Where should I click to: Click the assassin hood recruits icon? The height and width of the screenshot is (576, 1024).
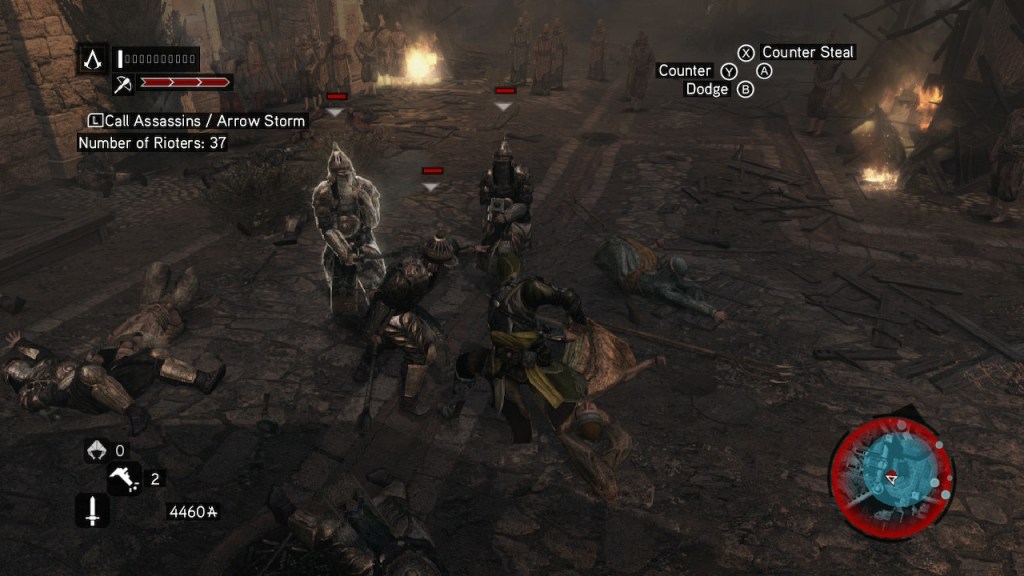(94, 451)
